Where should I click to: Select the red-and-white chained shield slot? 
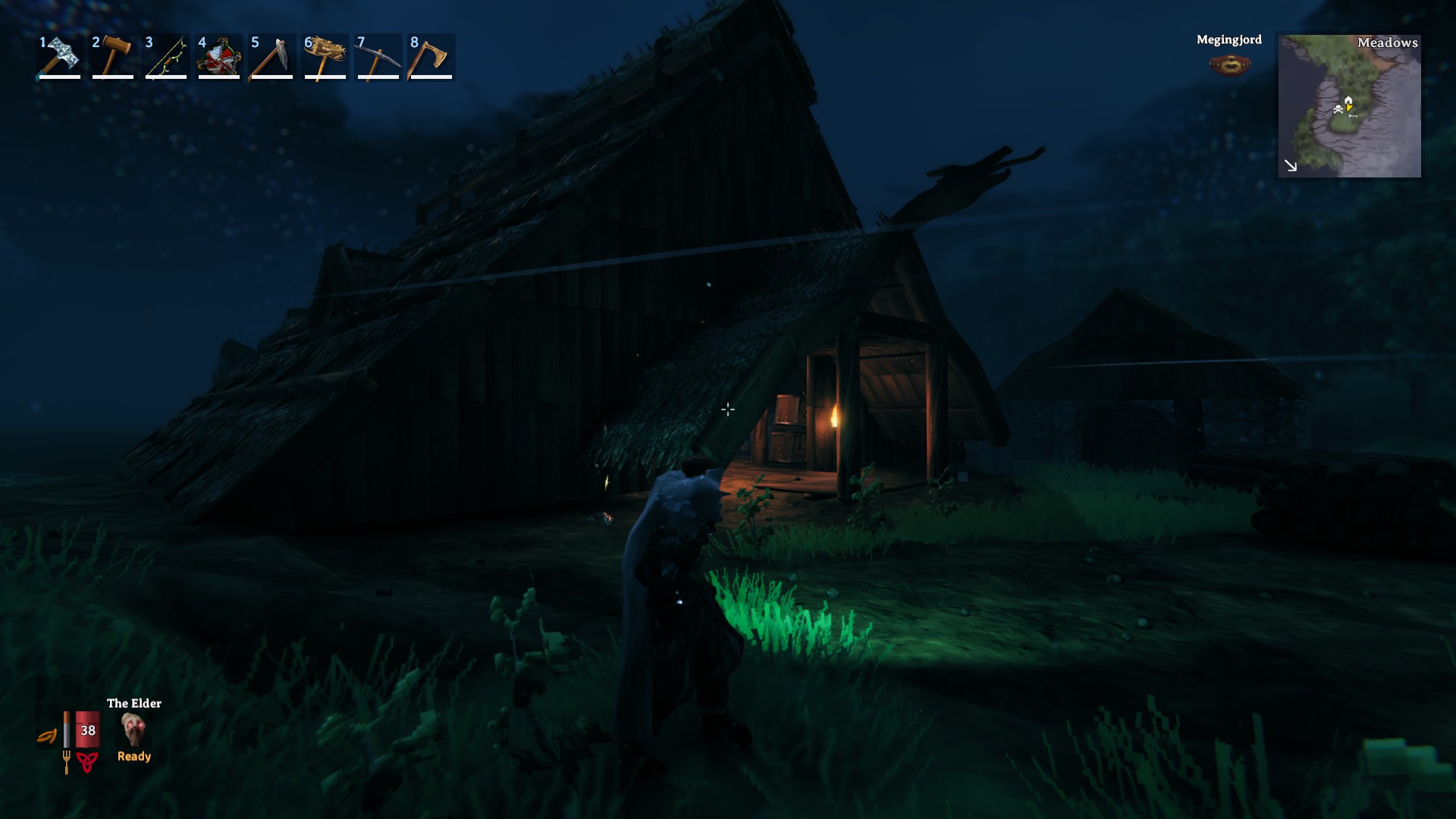(x=219, y=57)
